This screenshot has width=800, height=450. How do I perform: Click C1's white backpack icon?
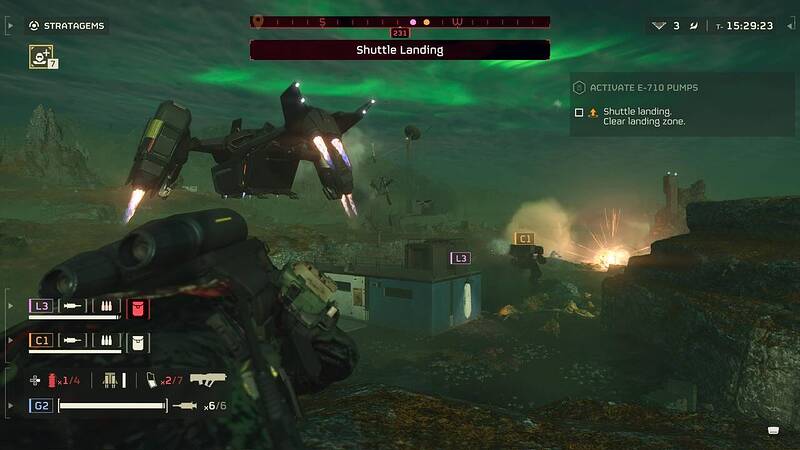138,341
